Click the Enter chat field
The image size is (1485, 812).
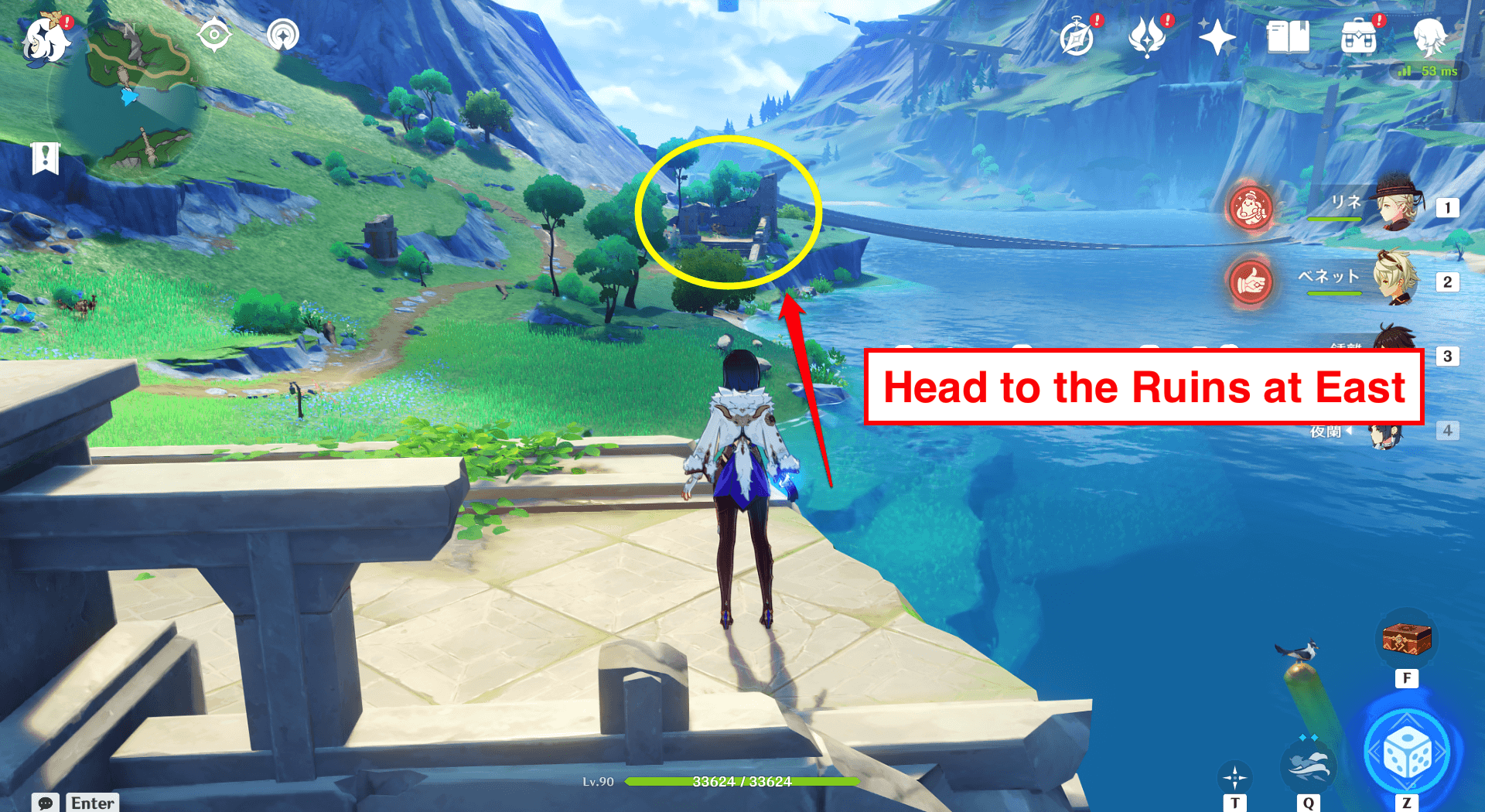pos(91,803)
